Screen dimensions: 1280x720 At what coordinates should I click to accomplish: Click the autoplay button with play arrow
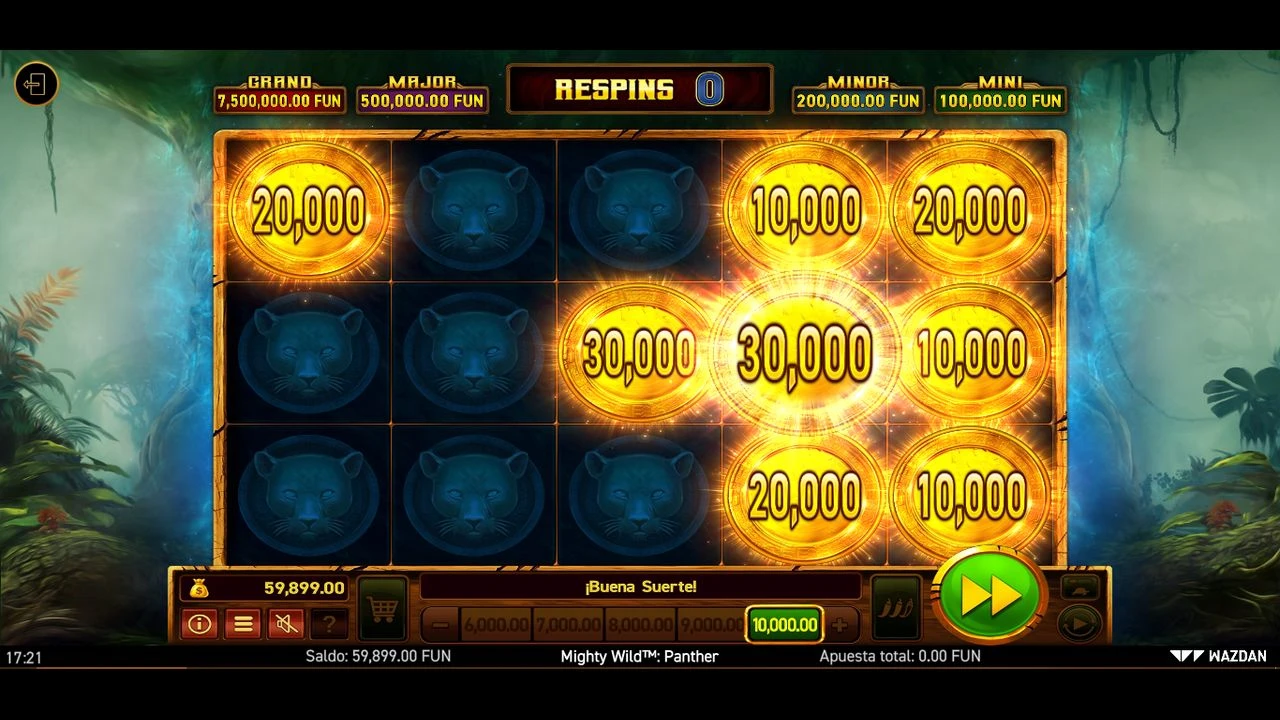[x=1079, y=624]
